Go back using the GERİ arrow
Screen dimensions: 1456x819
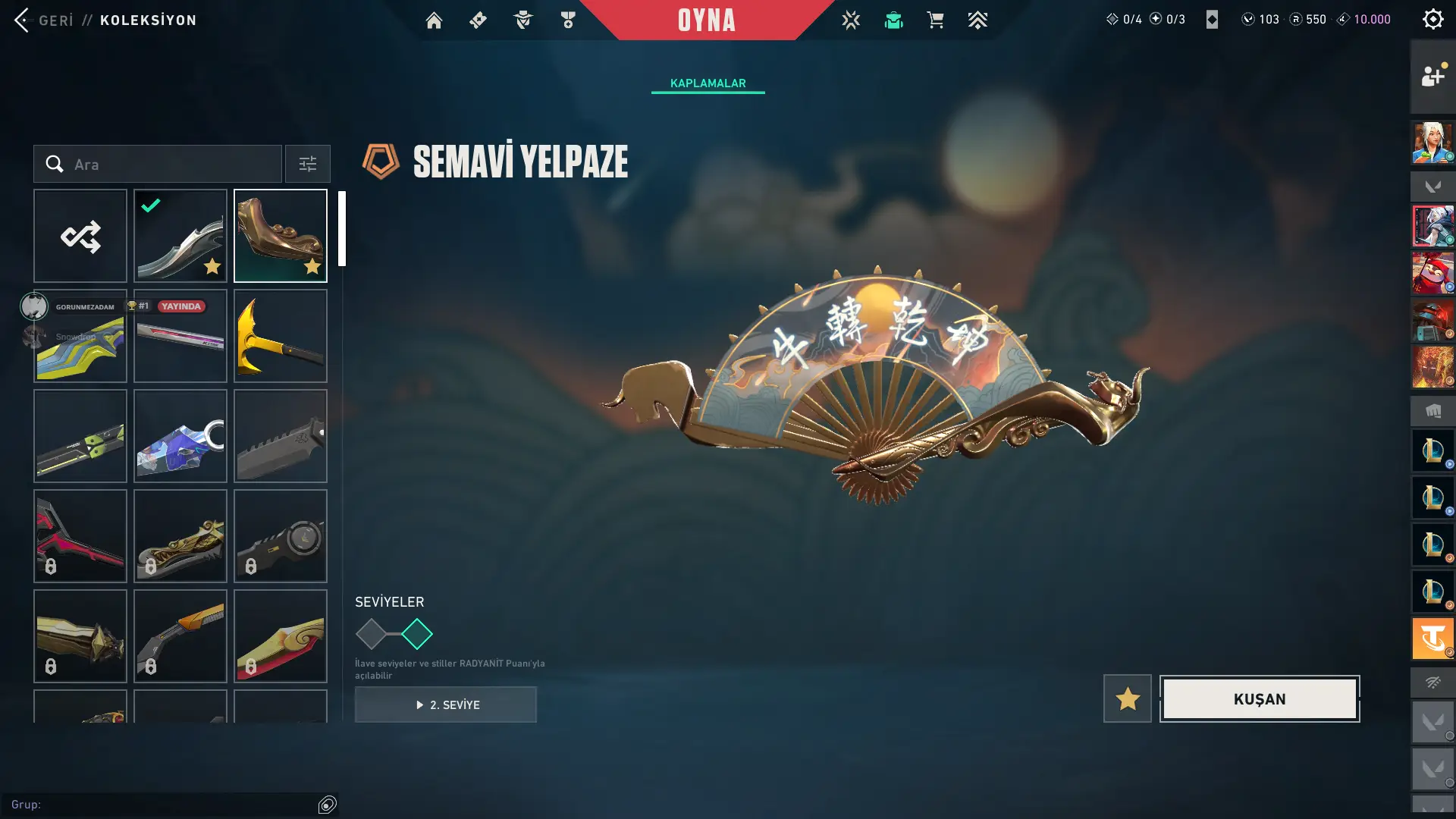22,20
